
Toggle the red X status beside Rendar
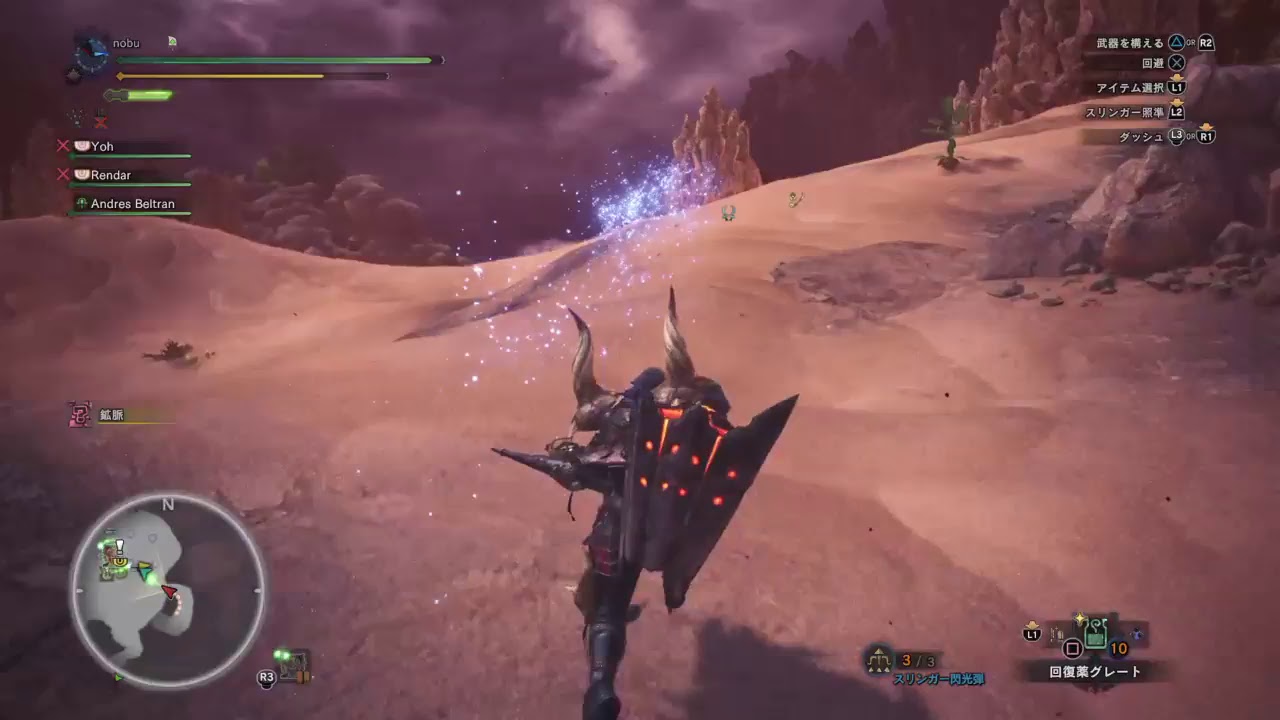click(x=63, y=173)
